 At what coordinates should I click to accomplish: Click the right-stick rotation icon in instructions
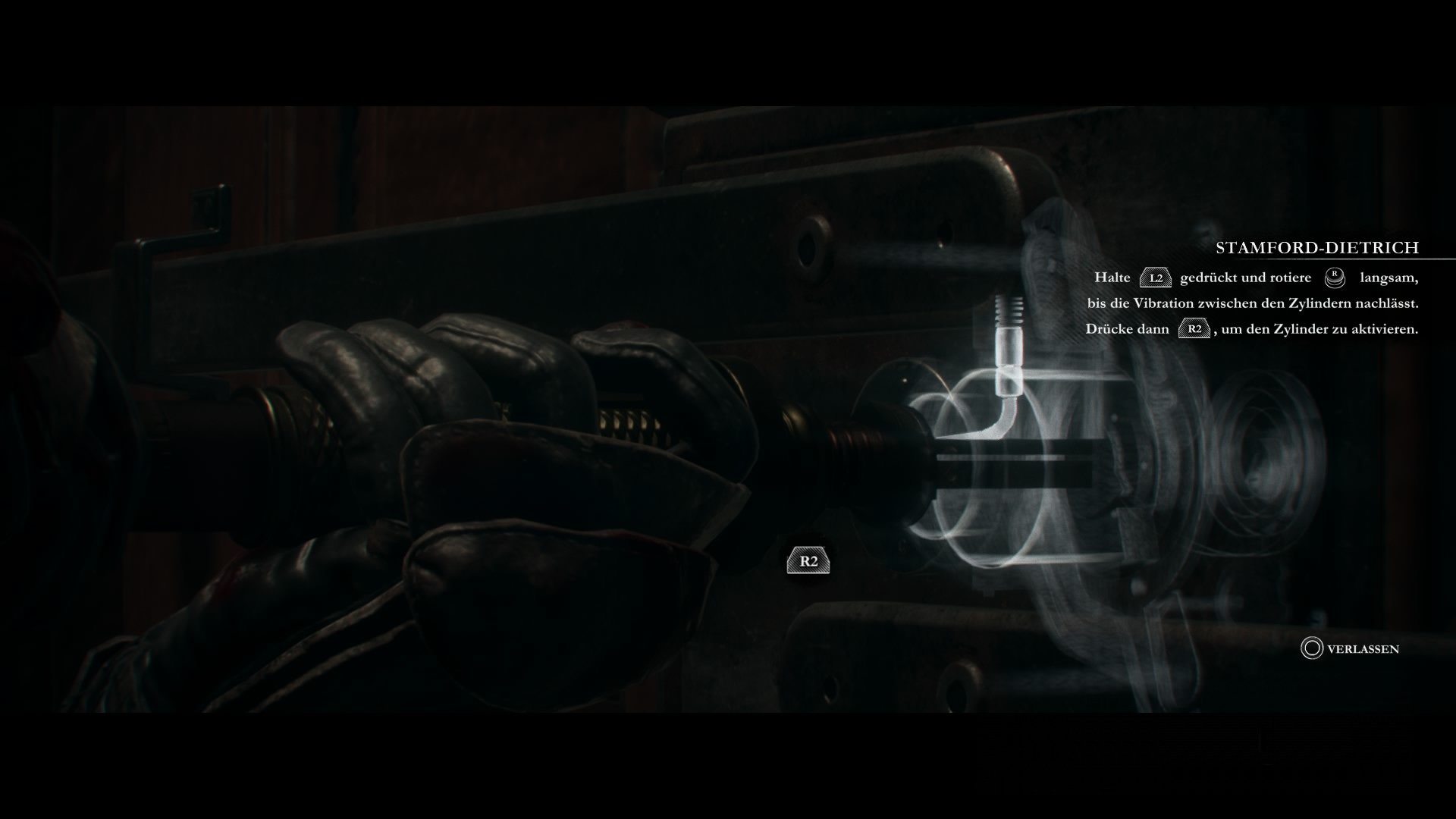1333,279
